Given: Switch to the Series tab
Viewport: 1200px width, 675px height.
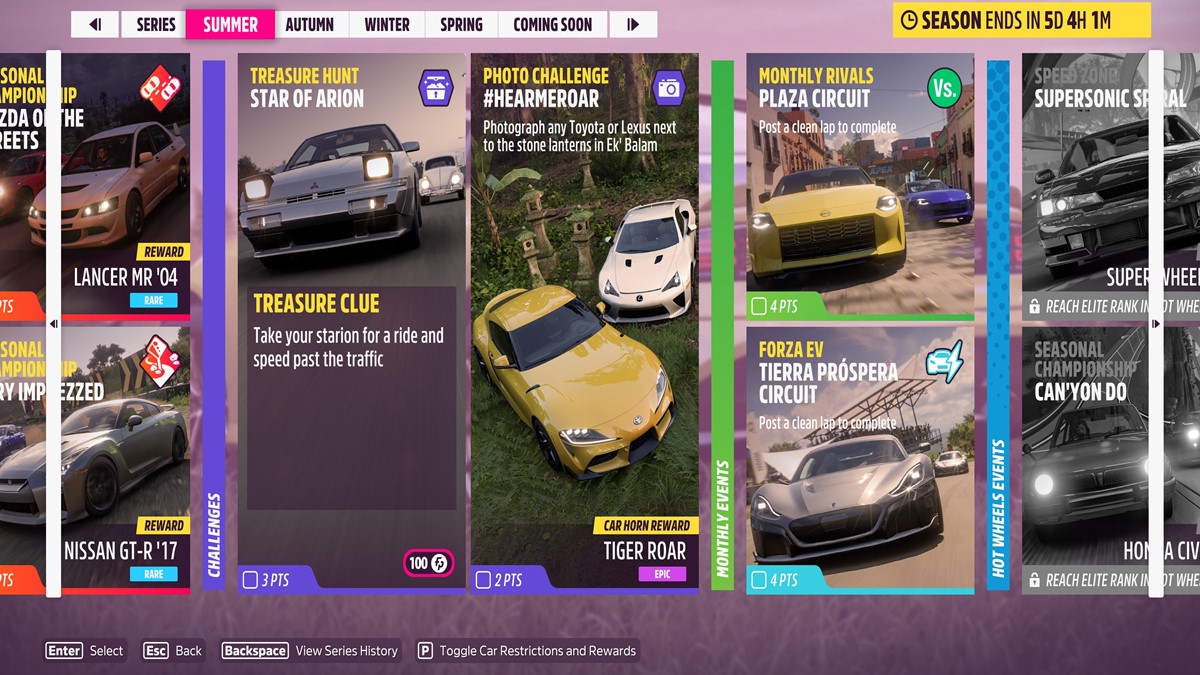Looking at the screenshot, I should click(155, 24).
